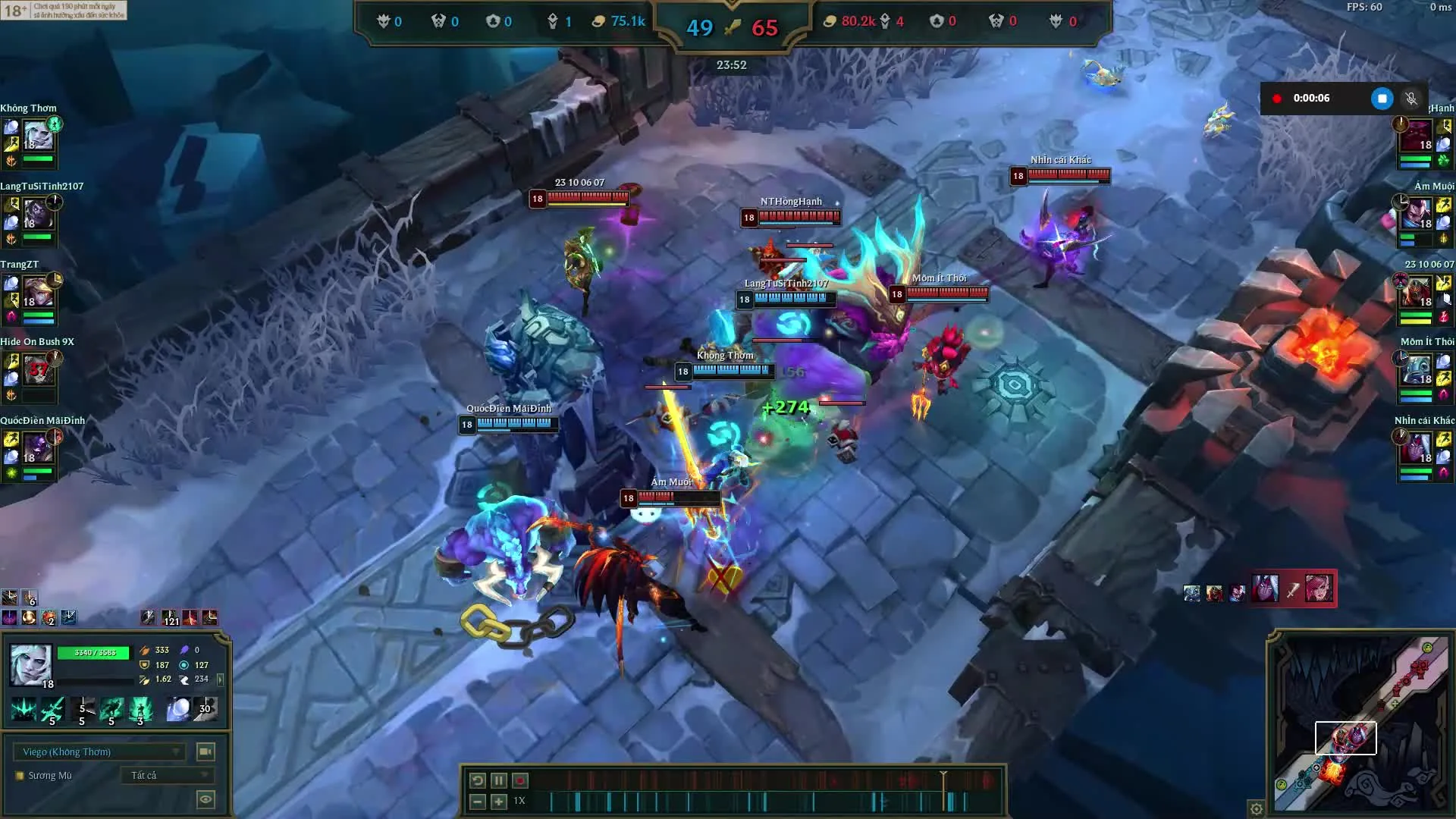Viewport: 1456px width, 819px height.
Task: Click the camera mode icon beside the champion dropdown
Action: point(205,752)
